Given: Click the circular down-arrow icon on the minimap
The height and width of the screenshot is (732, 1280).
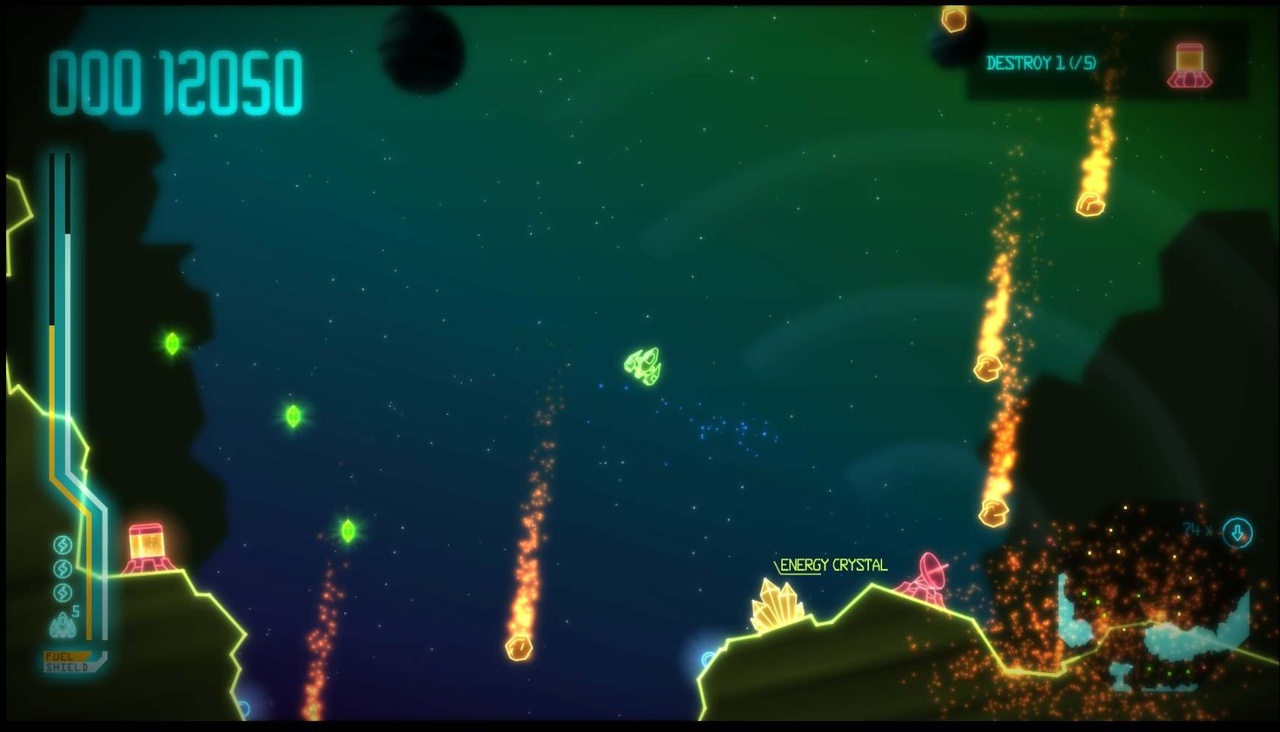Looking at the screenshot, I should click(x=1237, y=532).
